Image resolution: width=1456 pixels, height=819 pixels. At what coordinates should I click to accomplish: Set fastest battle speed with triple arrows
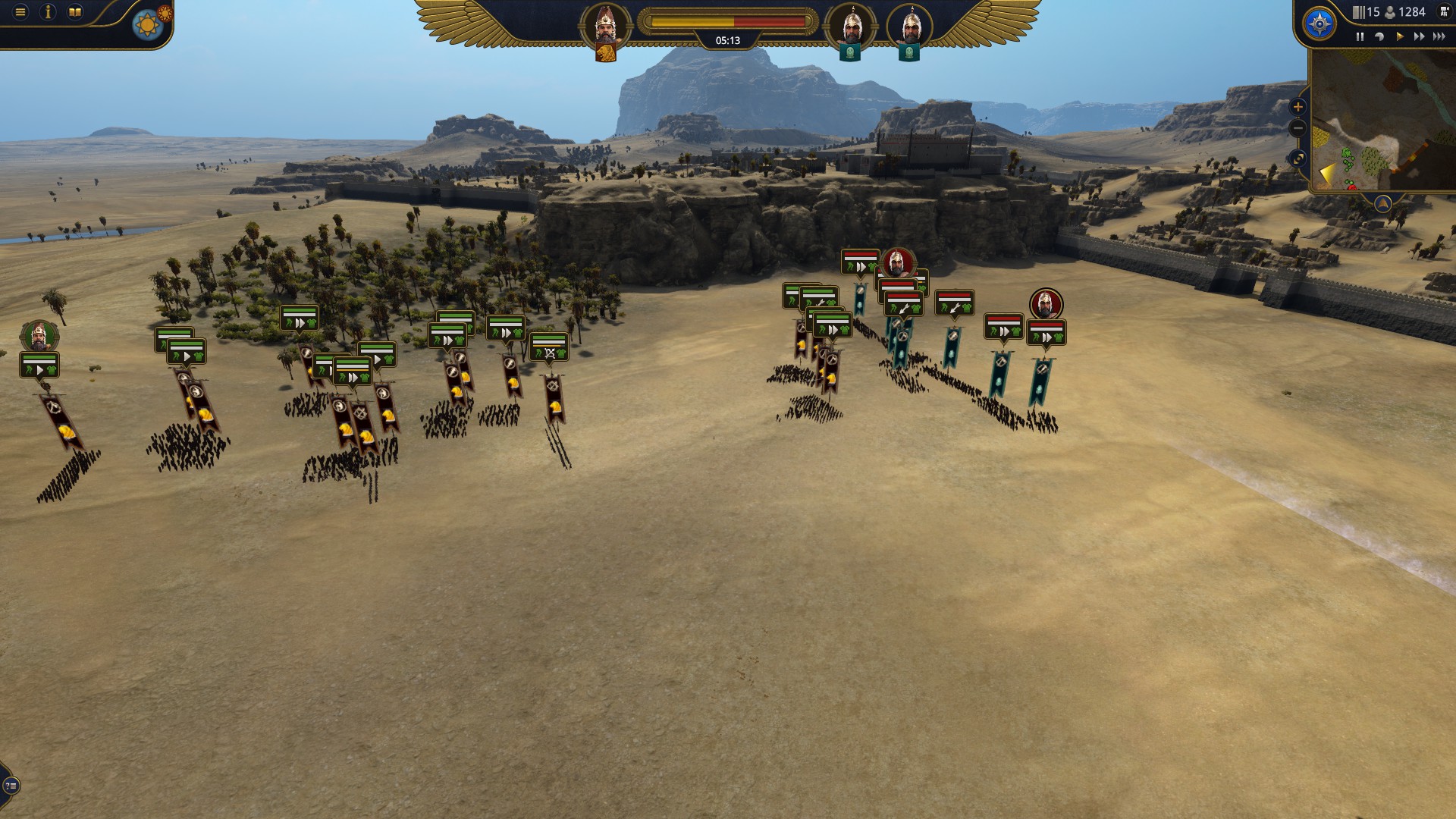coord(1439,36)
